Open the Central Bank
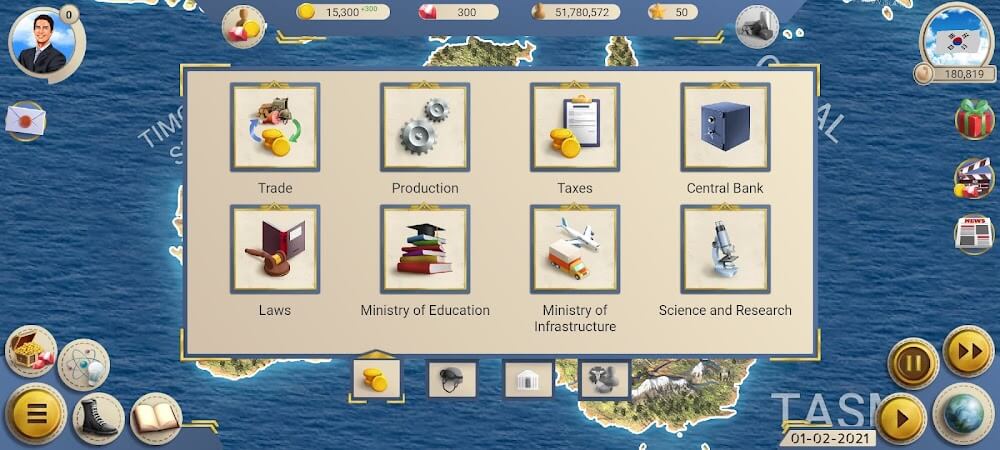This screenshot has width=1000, height=450. pyautogui.click(x=725, y=128)
